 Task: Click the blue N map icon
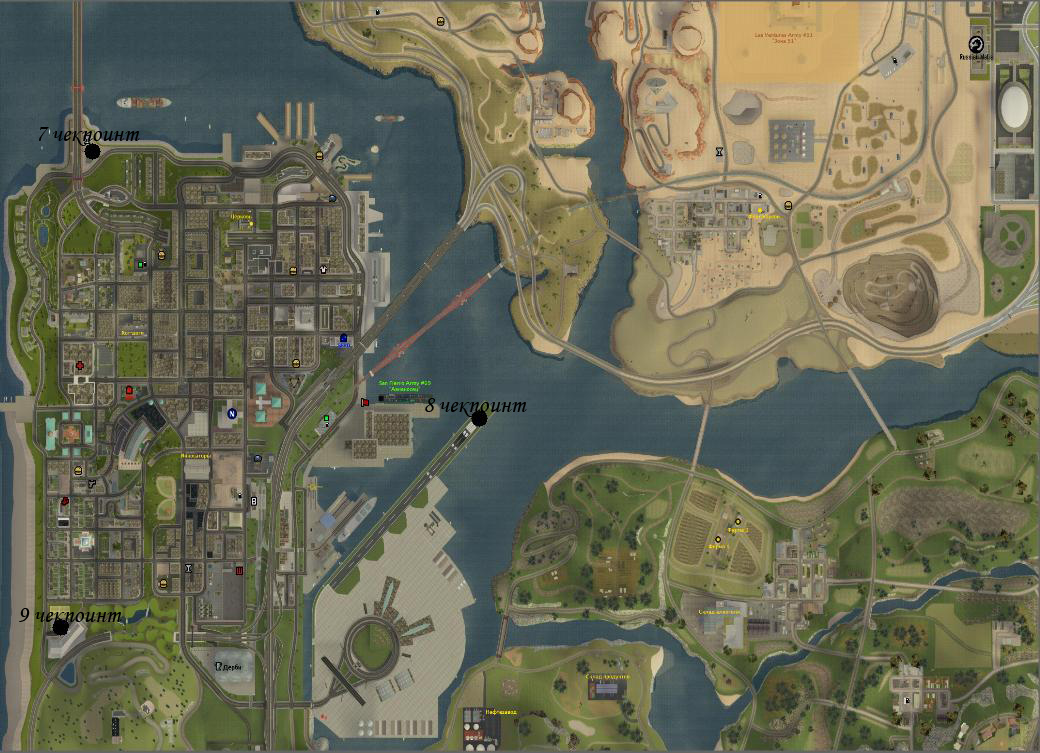pos(232,413)
